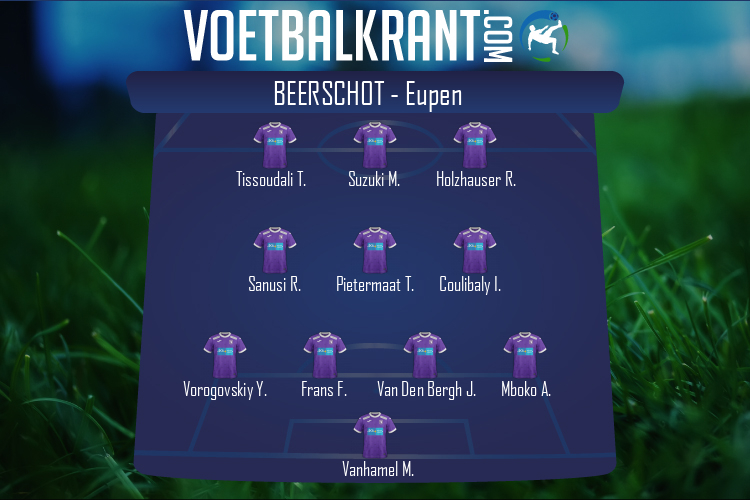
Task: Select Tissoudali T.'s shirt
Action: (x=275, y=146)
